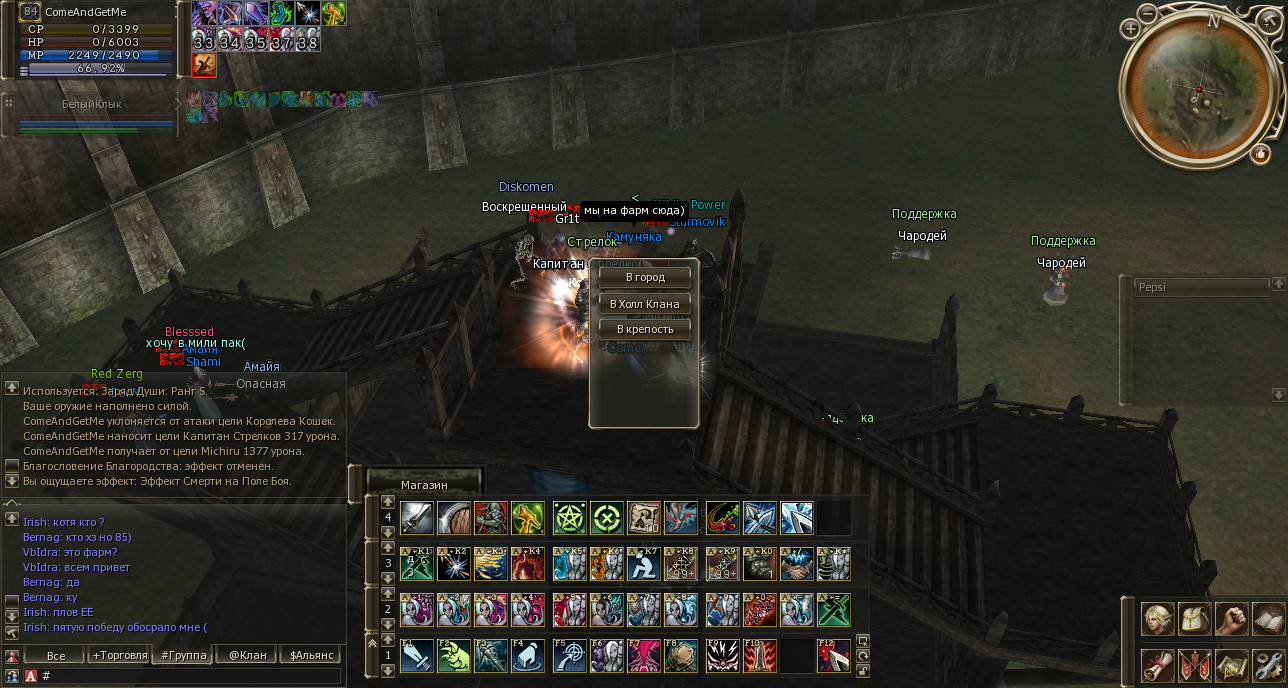Click the chat text input field
1288x688 pixels.
(190, 676)
